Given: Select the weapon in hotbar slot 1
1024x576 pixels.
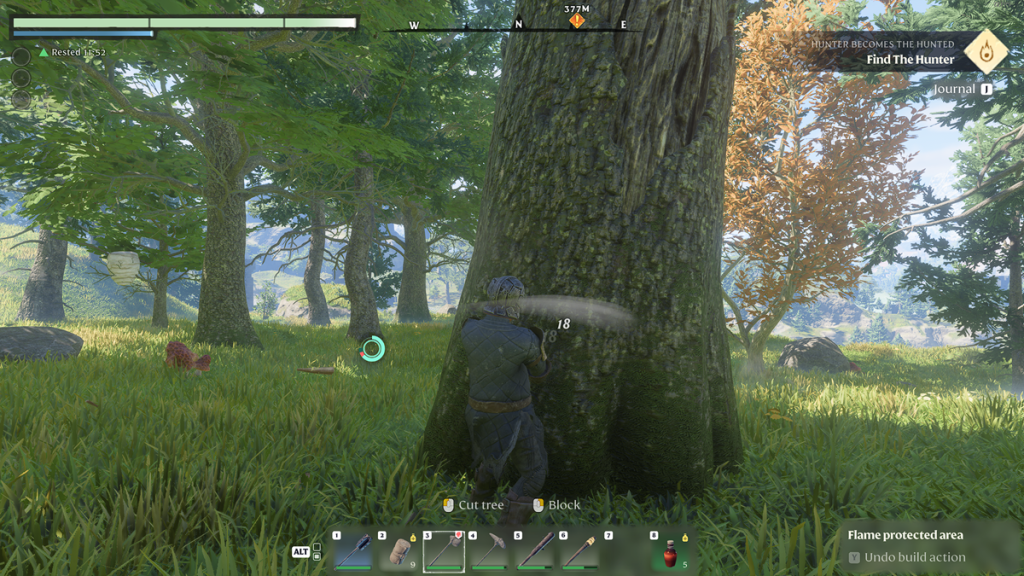Looking at the screenshot, I should [353, 551].
